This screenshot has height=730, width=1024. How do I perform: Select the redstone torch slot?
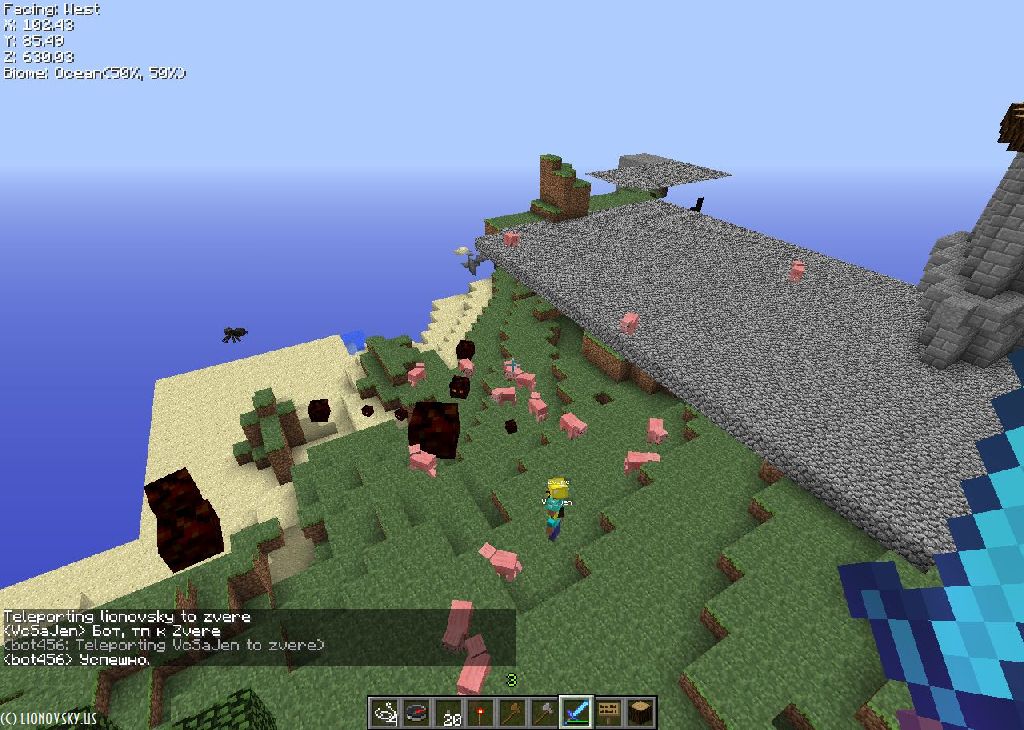coord(480,712)
